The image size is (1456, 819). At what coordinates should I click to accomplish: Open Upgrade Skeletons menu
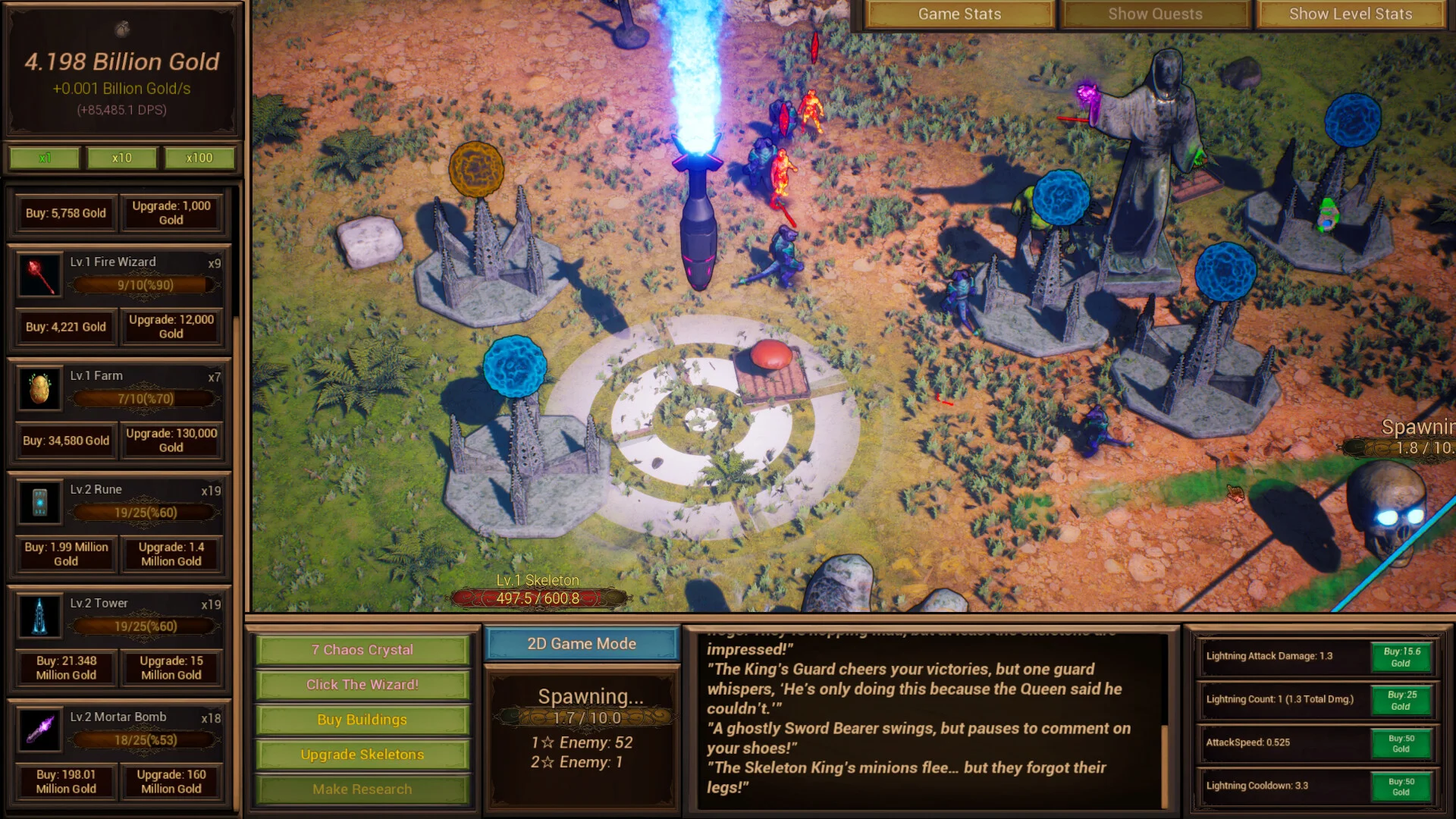point(362,755)
